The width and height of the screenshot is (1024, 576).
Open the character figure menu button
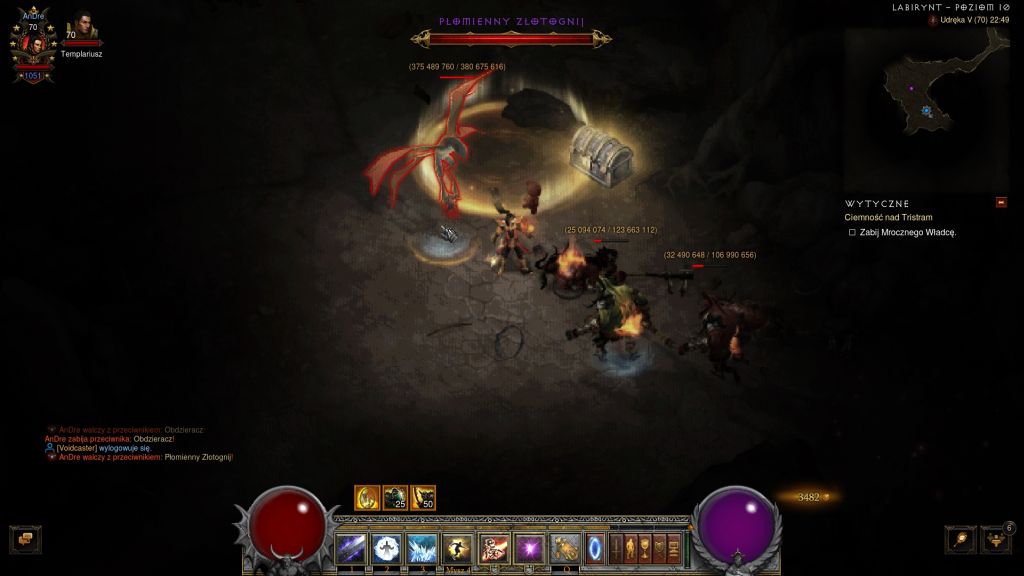[631, 548]
